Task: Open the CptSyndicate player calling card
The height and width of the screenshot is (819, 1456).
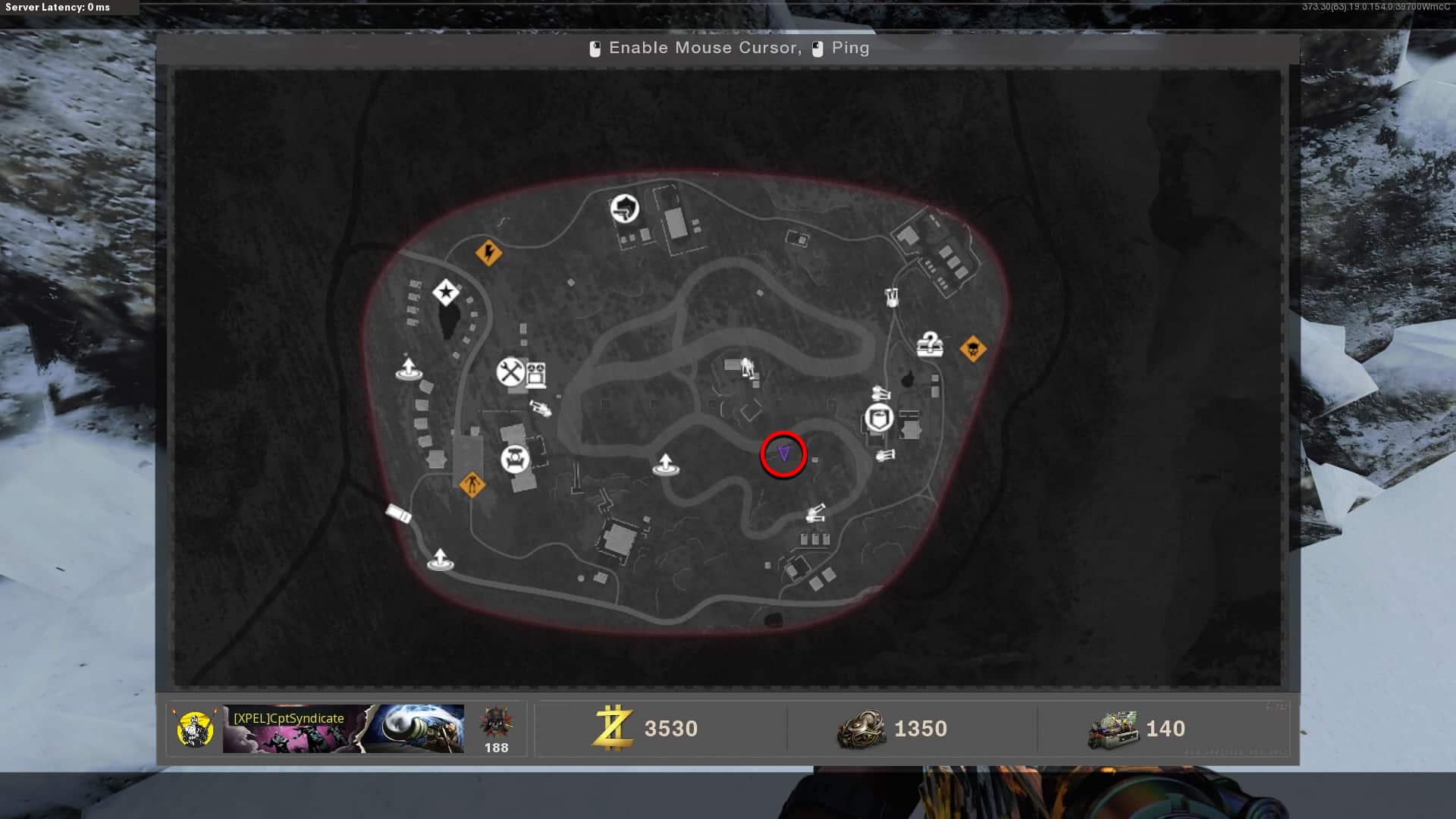Action: 343,729
